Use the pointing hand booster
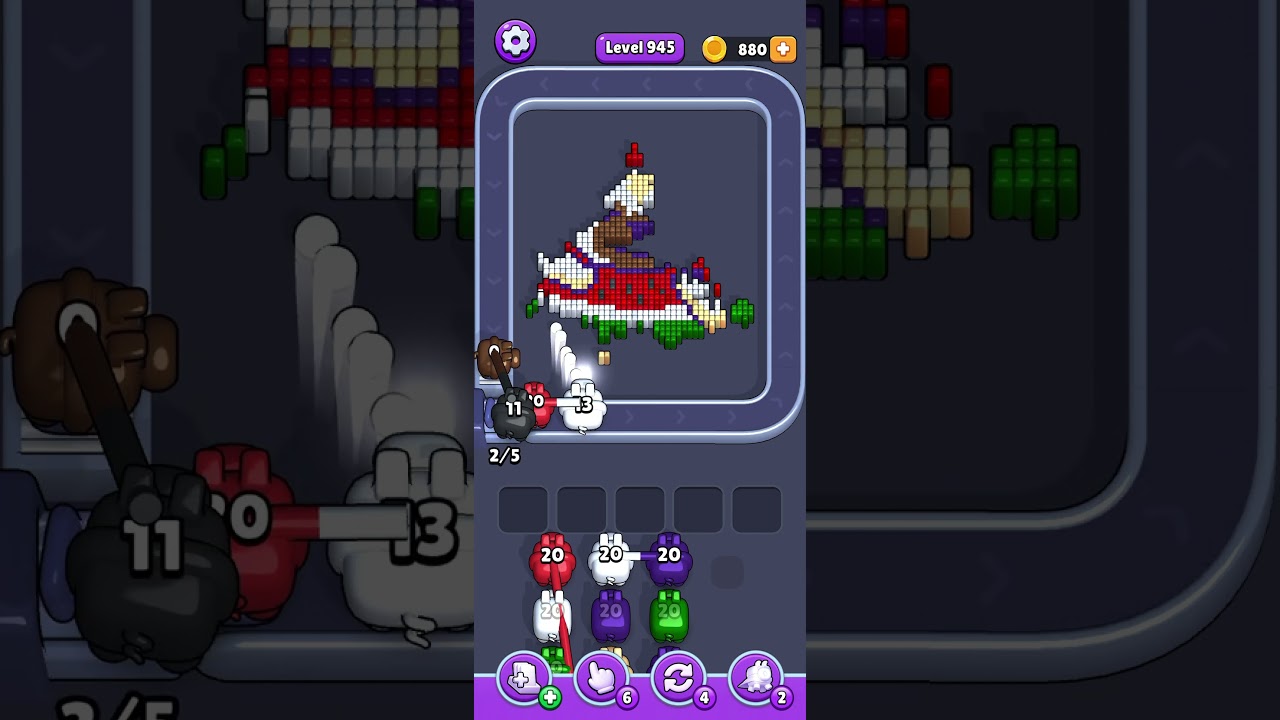The image size is (1280, 720). pos(601,679)
